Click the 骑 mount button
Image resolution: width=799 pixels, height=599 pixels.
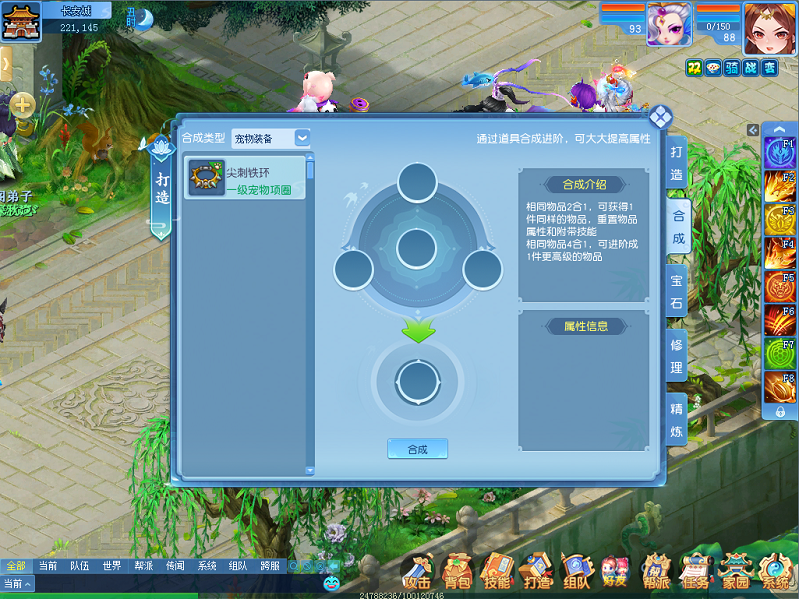pyautogui.click(x=732, y=67)
